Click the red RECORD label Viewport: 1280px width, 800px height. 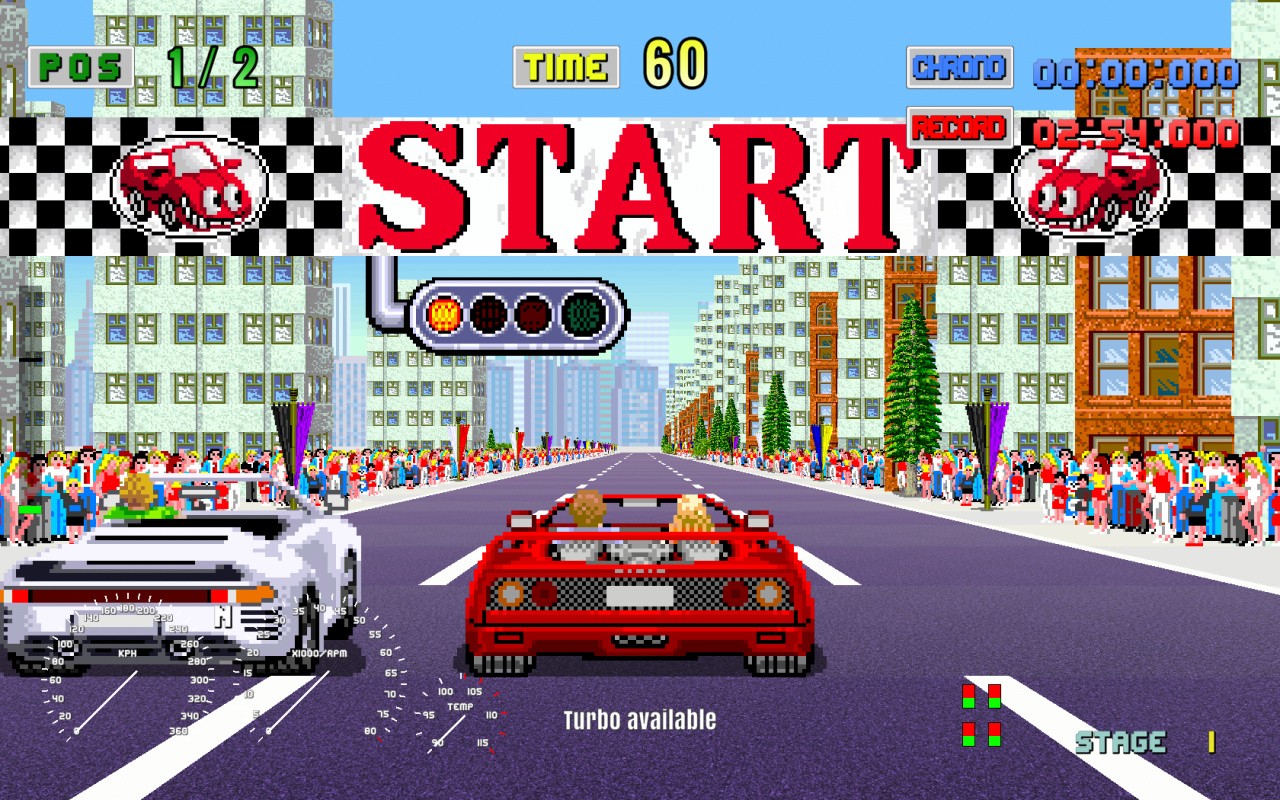959,128
